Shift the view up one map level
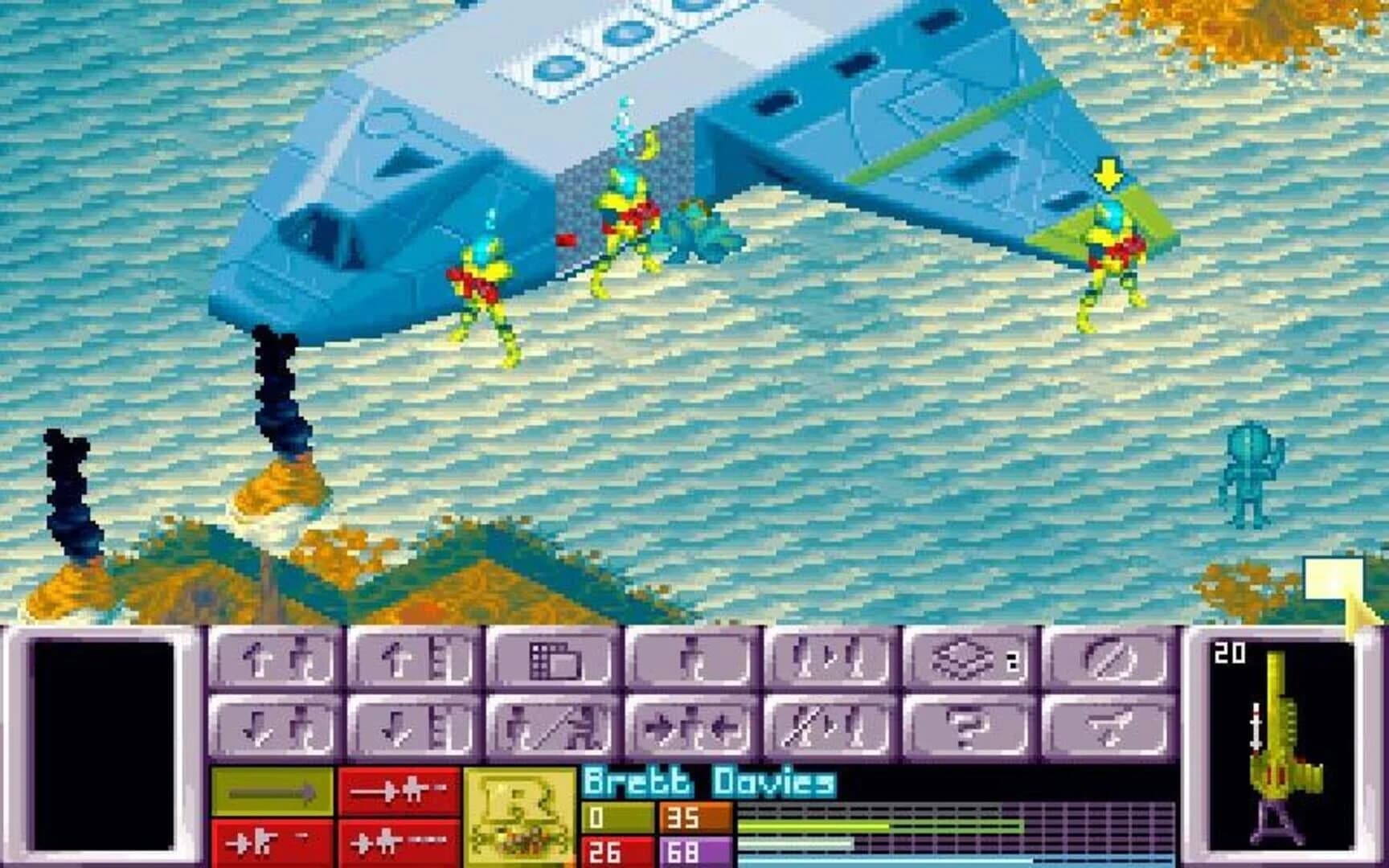 click(418, 659)
